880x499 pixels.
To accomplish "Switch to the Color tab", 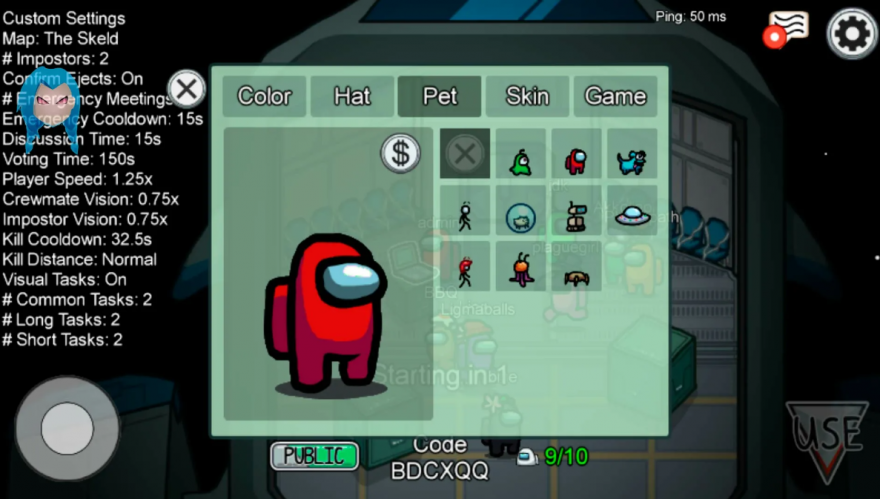I will click(x=264, y=96).
